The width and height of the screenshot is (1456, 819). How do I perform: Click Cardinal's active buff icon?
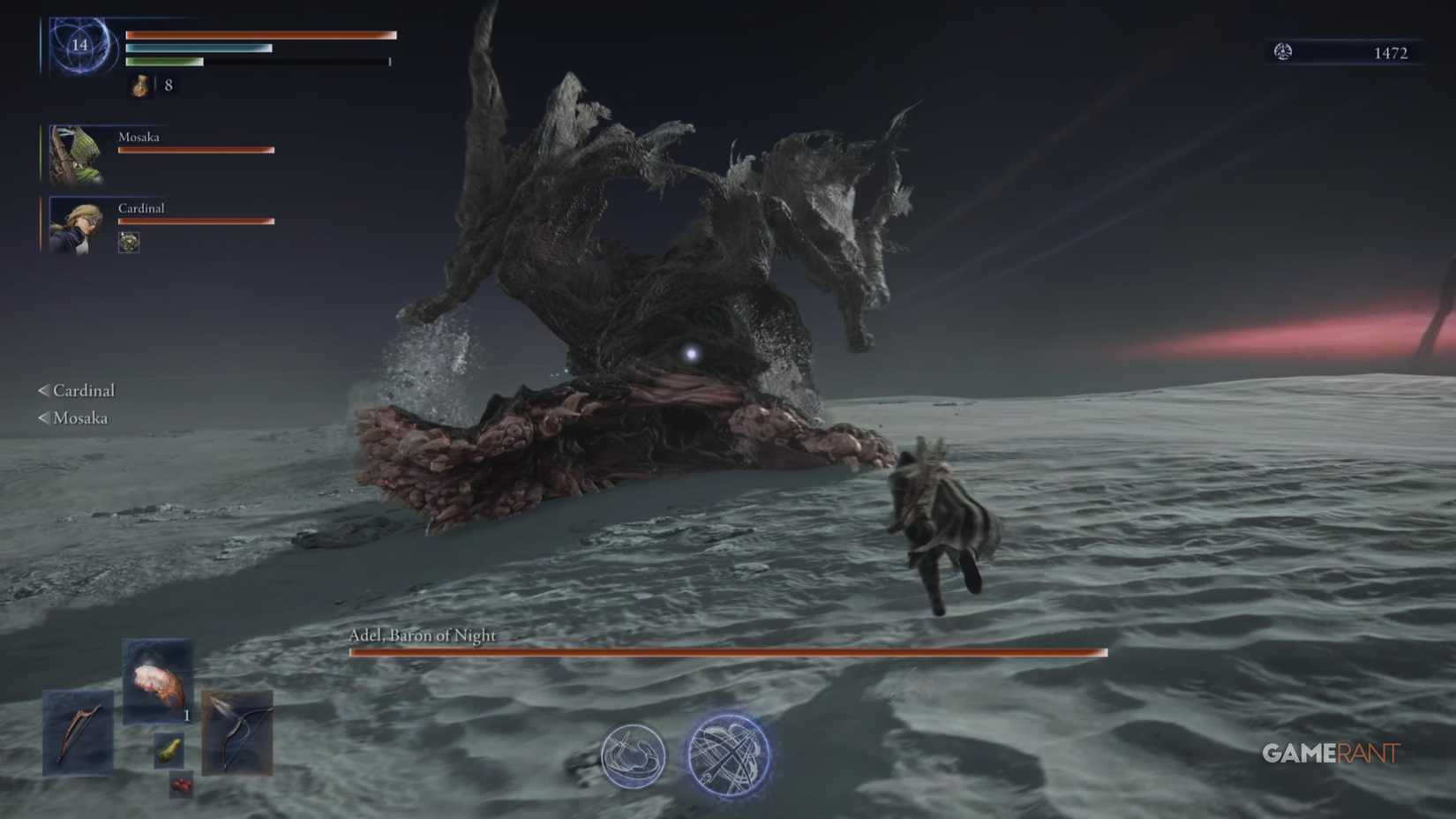pos(128,242)
